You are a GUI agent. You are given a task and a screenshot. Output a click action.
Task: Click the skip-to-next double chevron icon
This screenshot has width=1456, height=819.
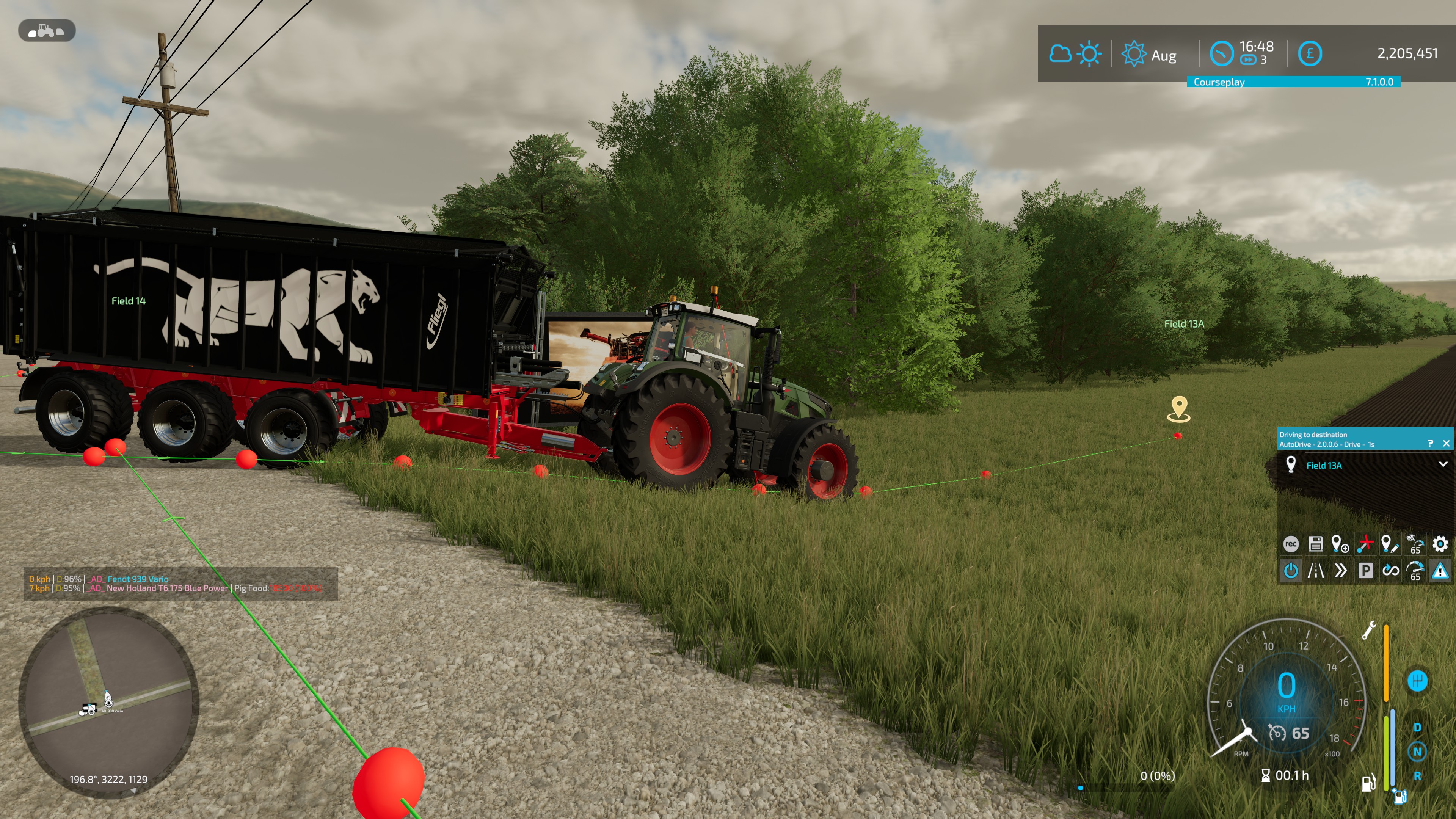1341,571
